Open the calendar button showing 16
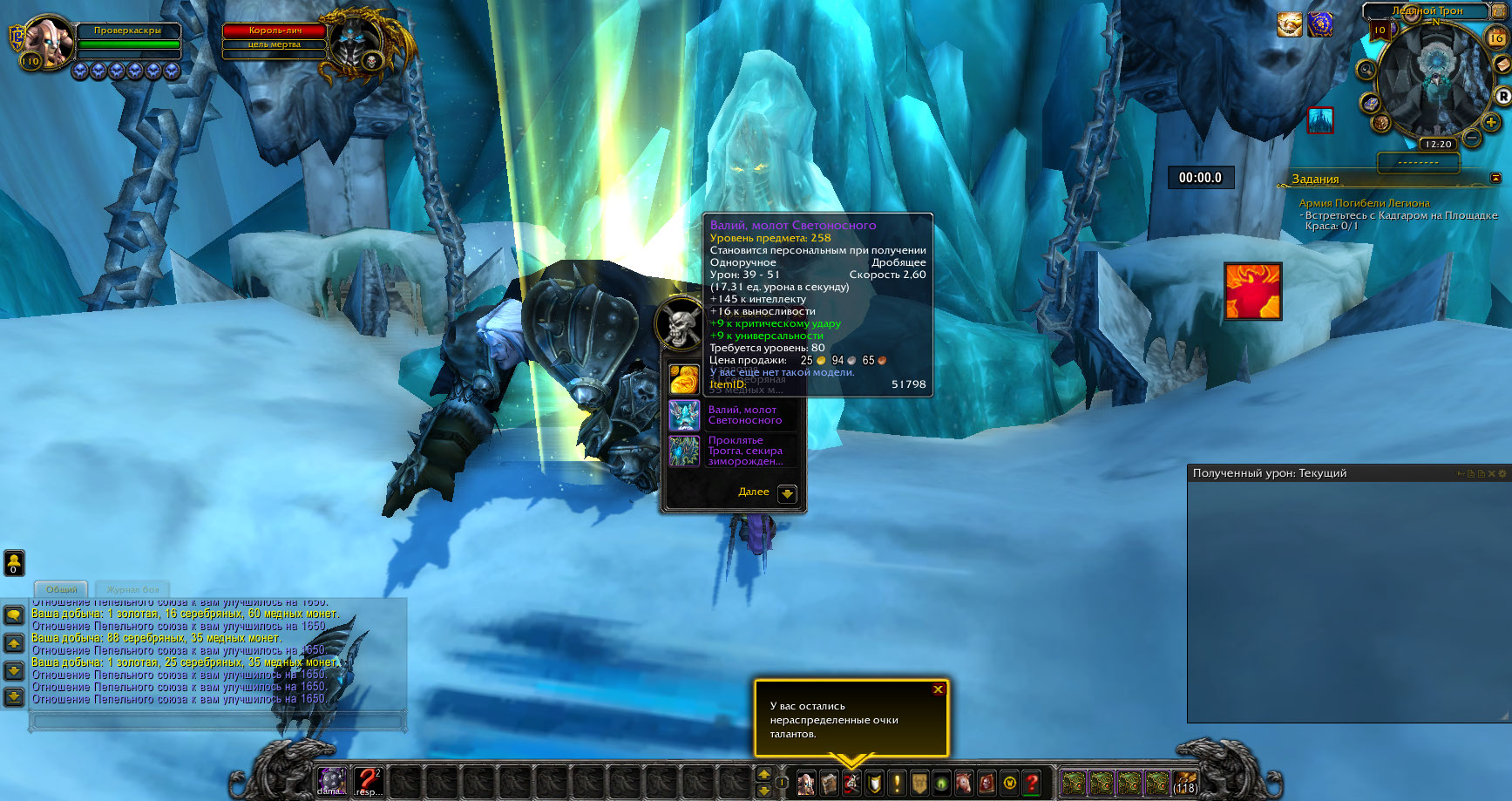The height and width of the screenshot is (801, 1512). (x=1496, y=37)
